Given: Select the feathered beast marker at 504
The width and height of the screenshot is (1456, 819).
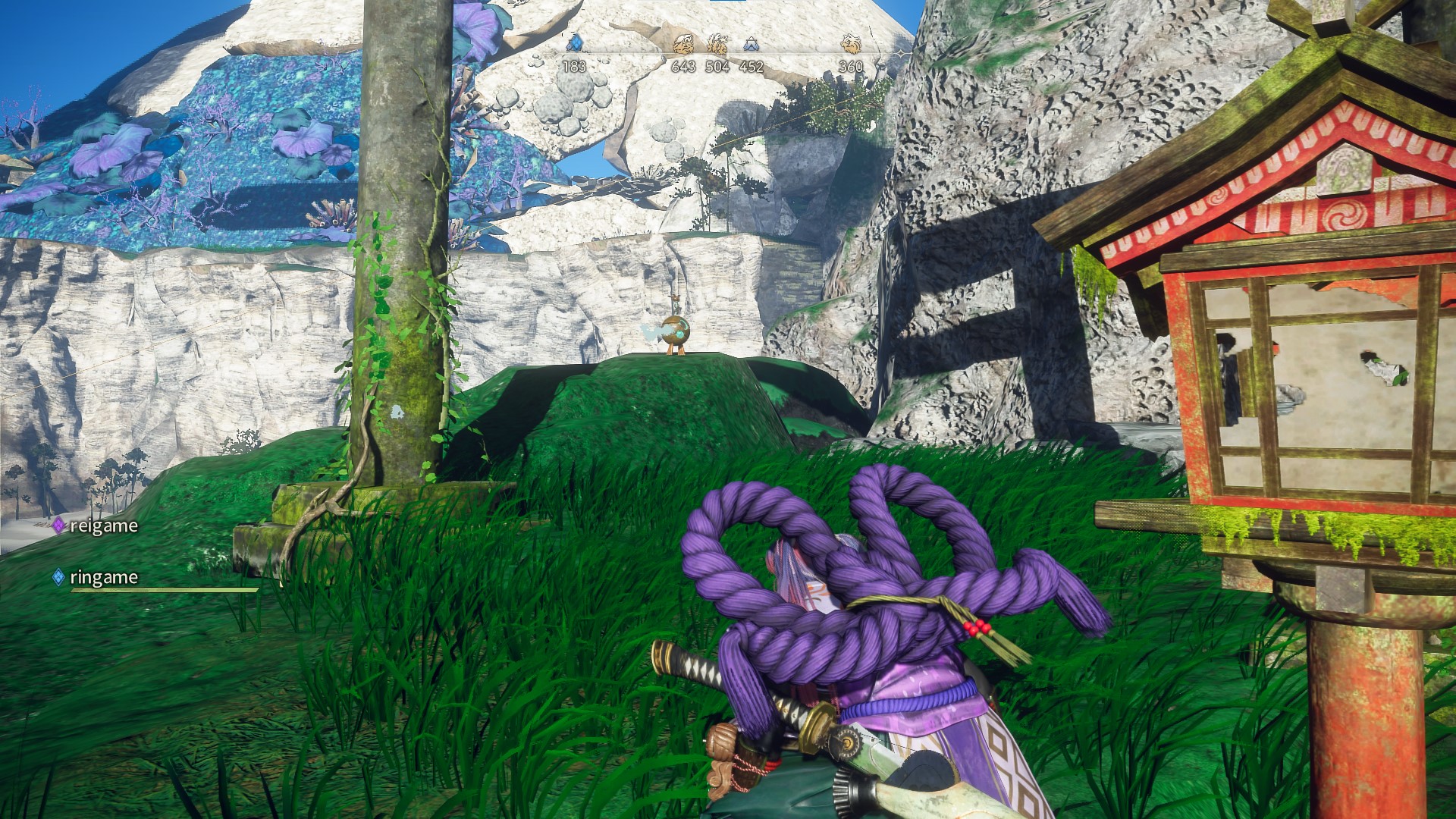Looking at the screenshot, I should point(717,43).
